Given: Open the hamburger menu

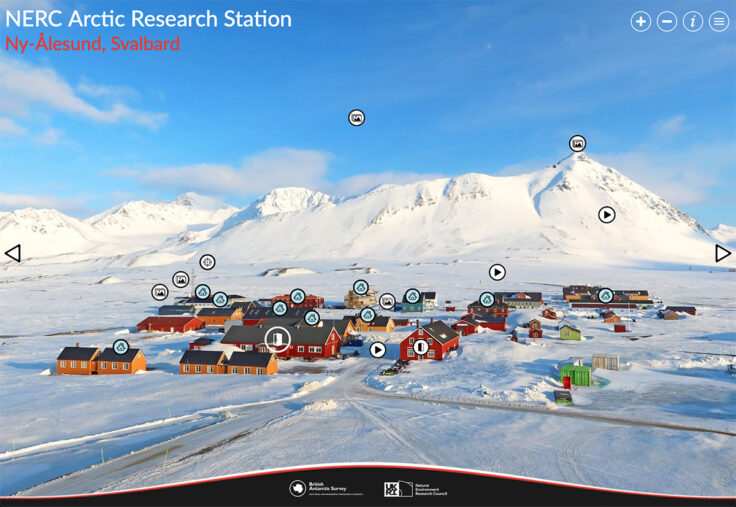Looking at the screenshot, I should pos(719,22).
